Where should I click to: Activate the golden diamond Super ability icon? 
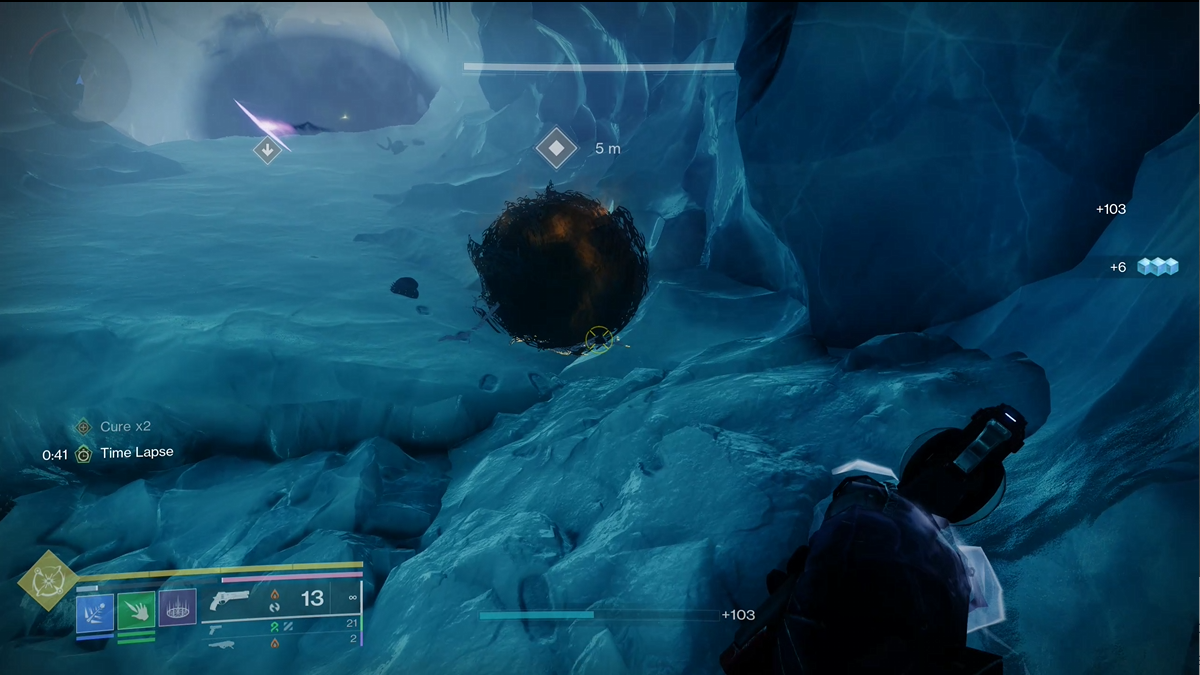(x=46, y=579)
